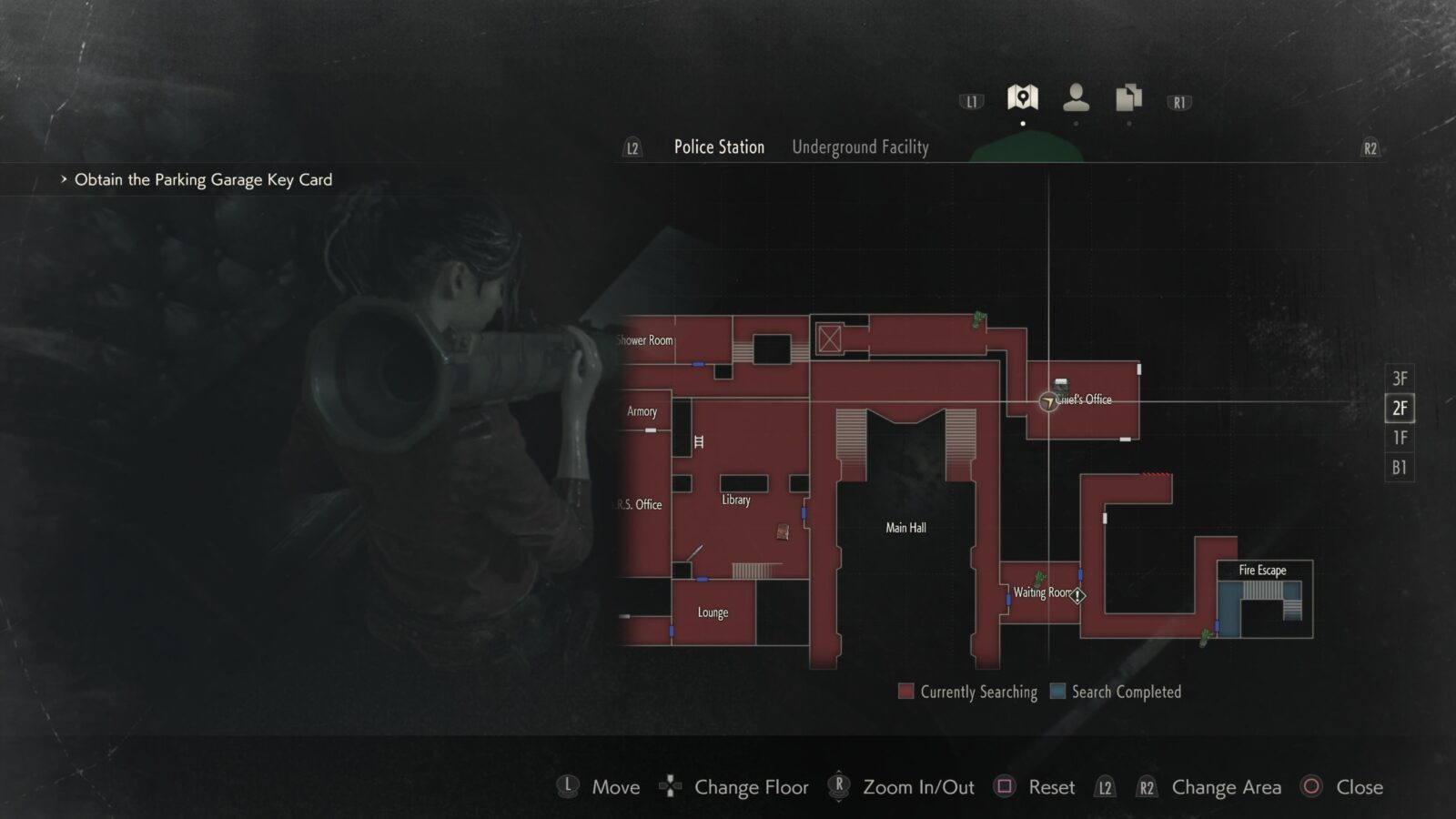Screen dimensions: 1456x819
Task: Select the exclamation marker in Waiting Room
Action: [x=1078, y=595]
